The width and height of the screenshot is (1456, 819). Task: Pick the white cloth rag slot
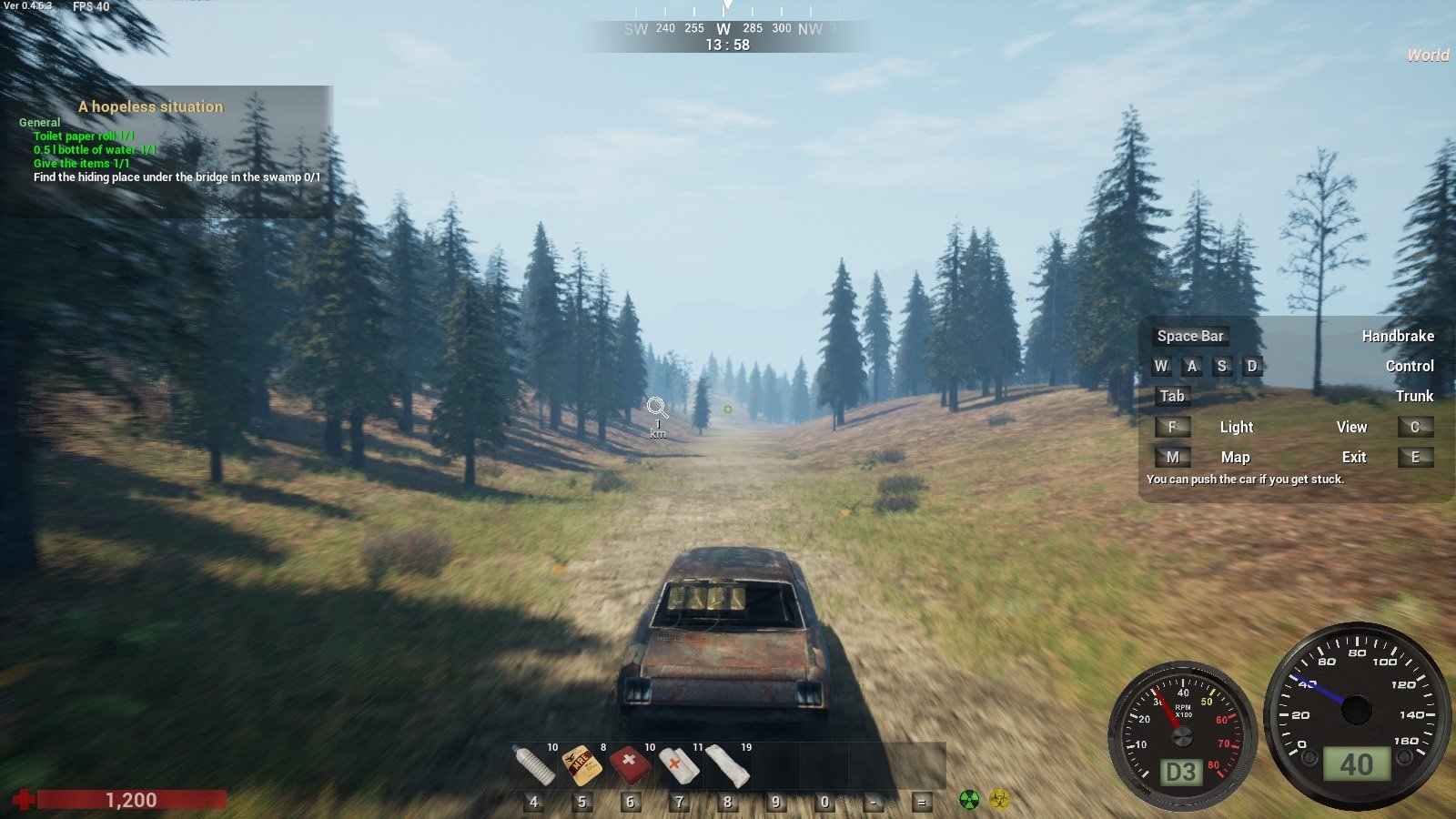pyautogui.click(x=727, y=765)
